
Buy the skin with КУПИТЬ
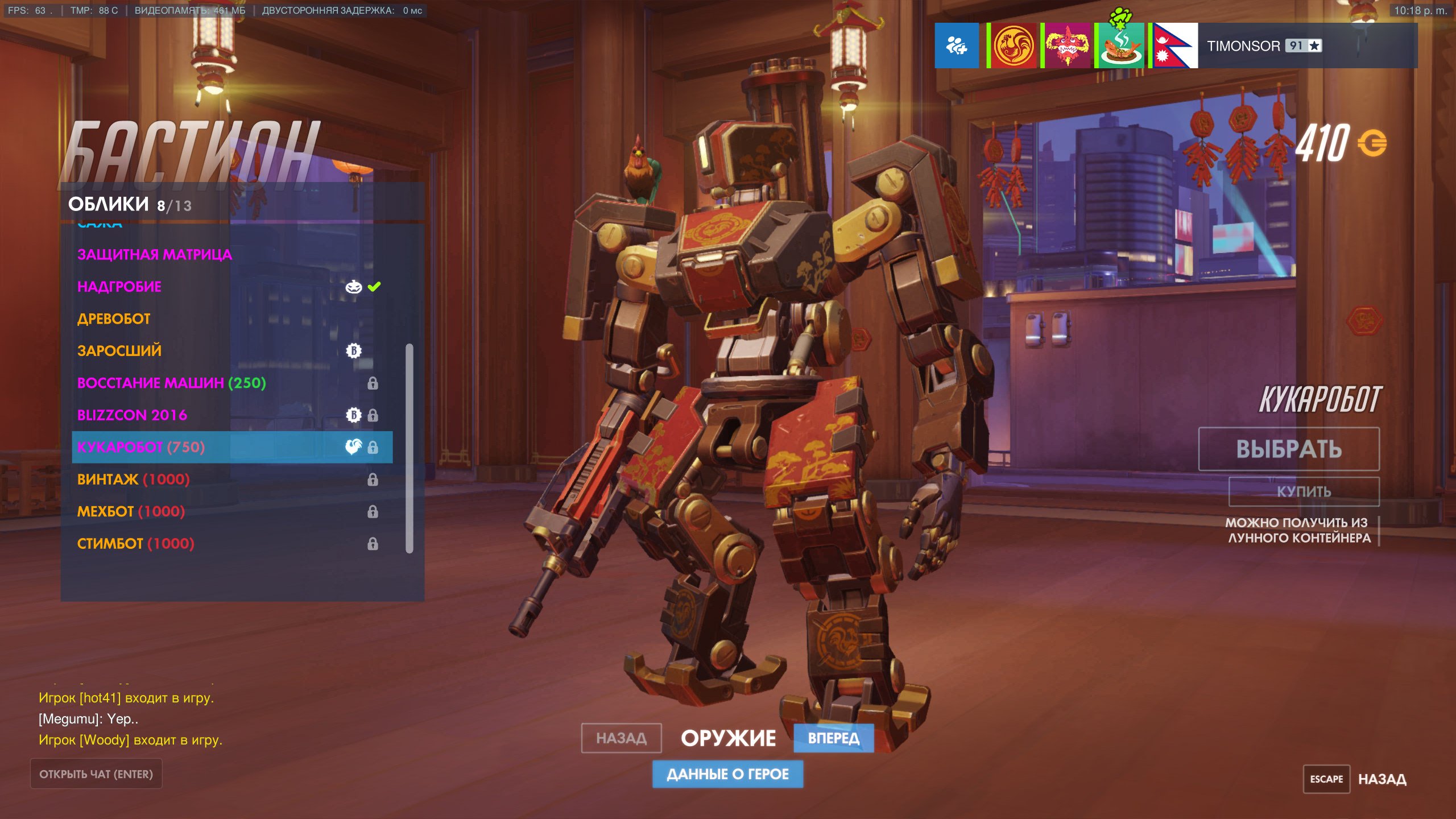[x=1304, y=491]
